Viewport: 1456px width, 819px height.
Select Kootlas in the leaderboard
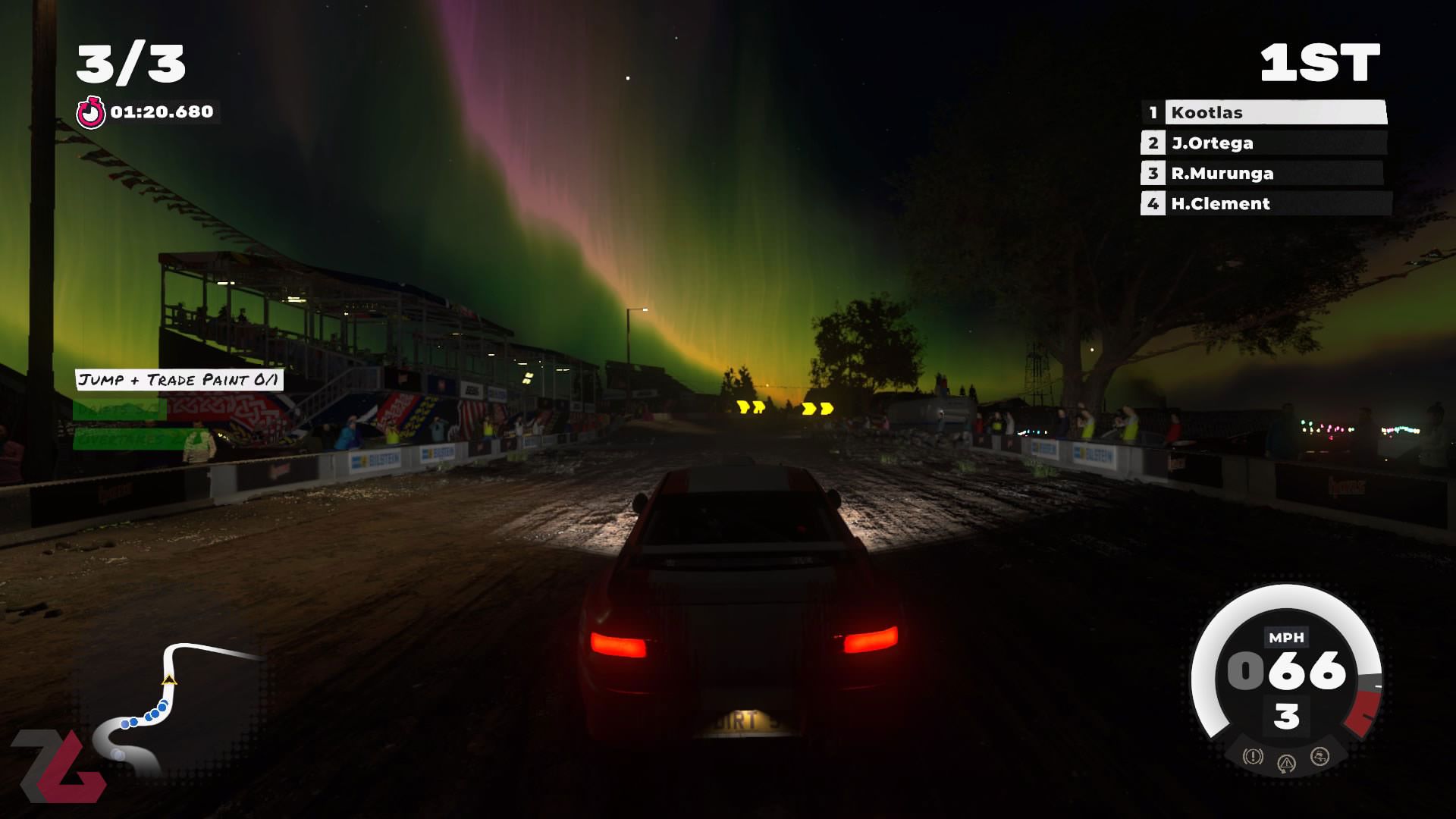(1264, 112)
